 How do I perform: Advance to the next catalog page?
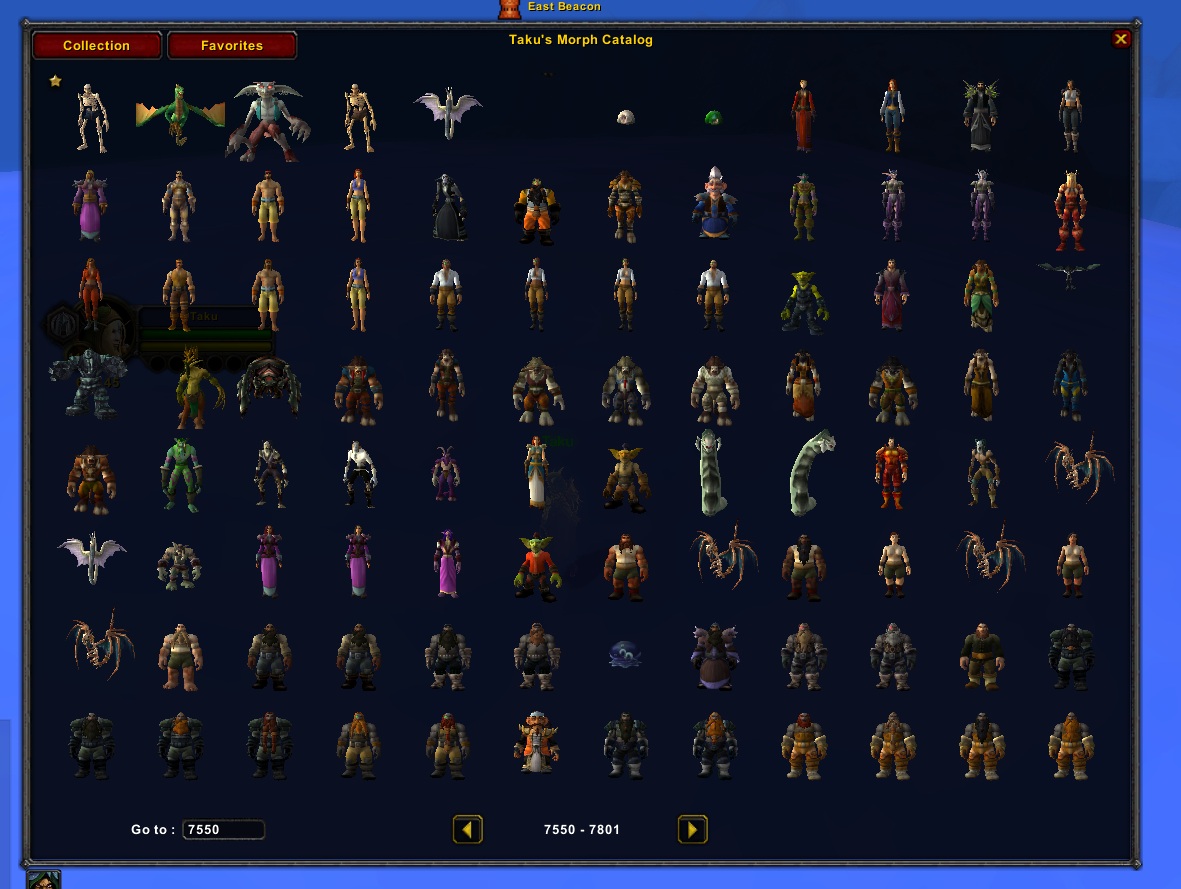(692, 830)
